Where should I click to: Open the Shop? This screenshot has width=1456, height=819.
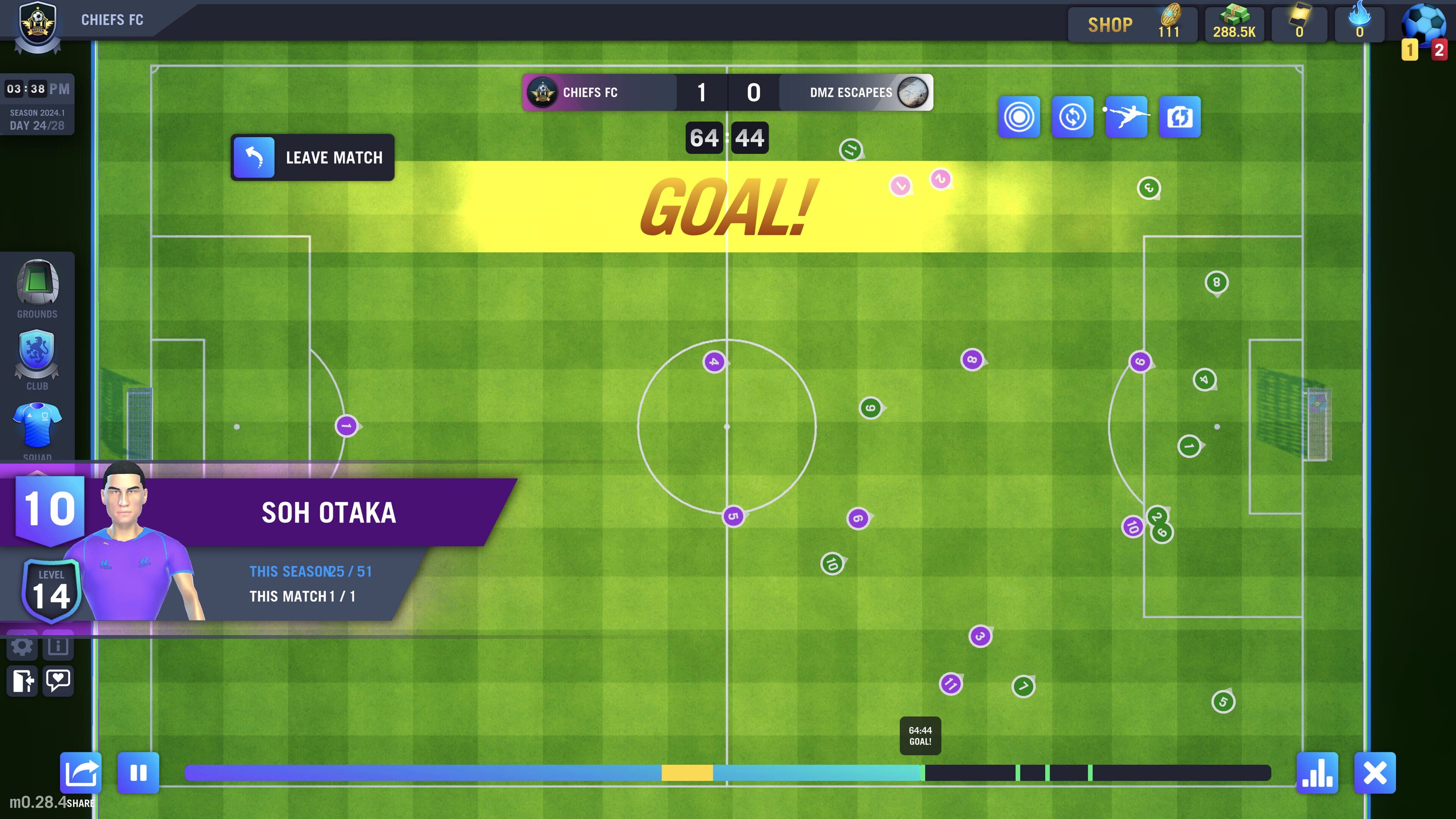pos(1110,25)
